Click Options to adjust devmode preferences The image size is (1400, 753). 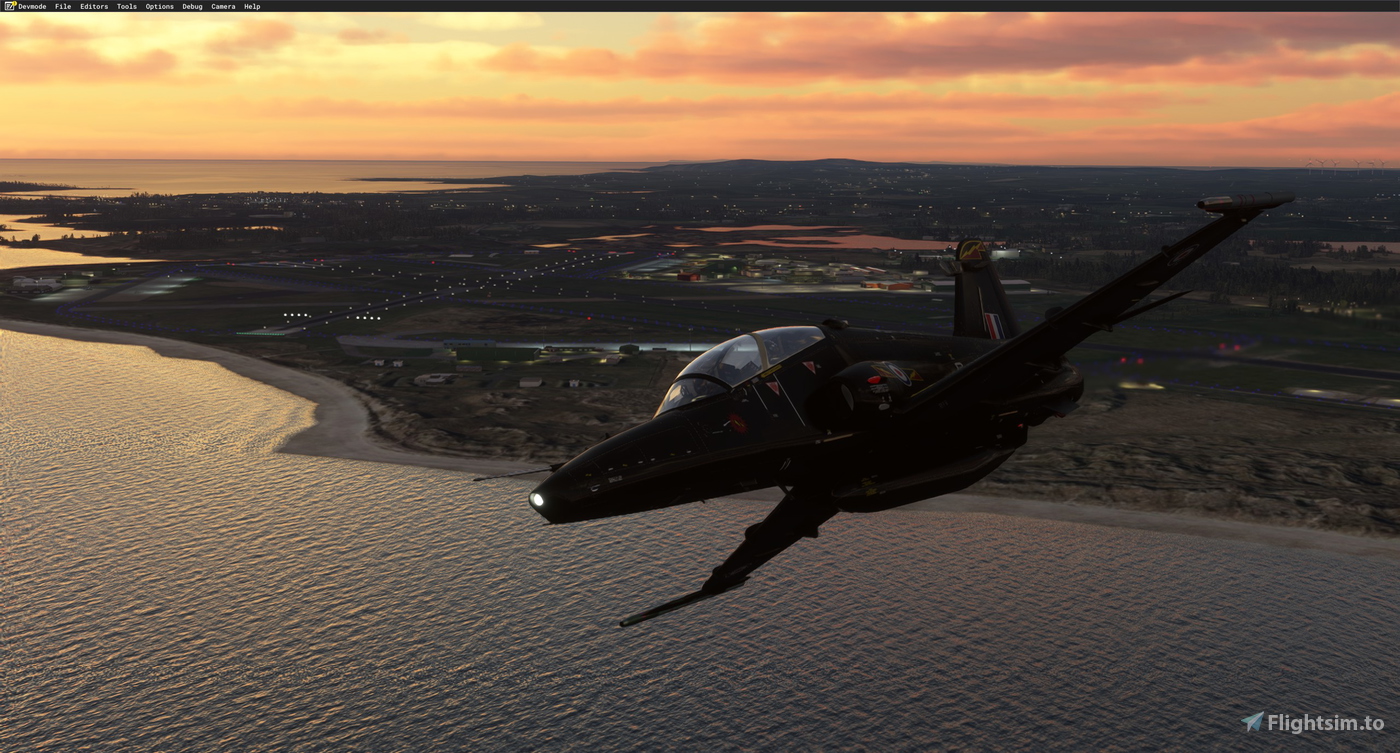click(x=158, y=6)
